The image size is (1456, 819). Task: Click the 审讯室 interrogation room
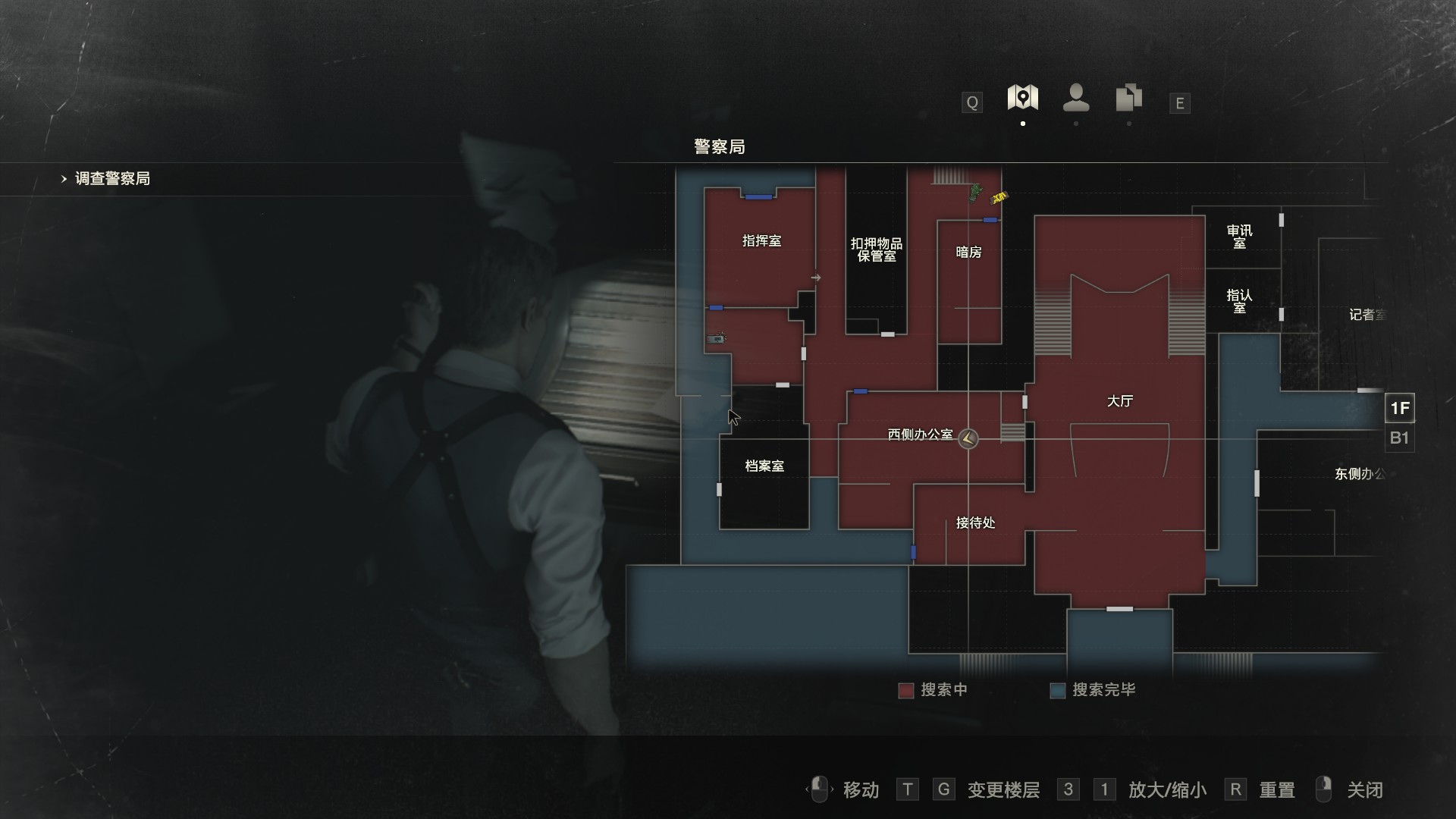(1239, 237)
